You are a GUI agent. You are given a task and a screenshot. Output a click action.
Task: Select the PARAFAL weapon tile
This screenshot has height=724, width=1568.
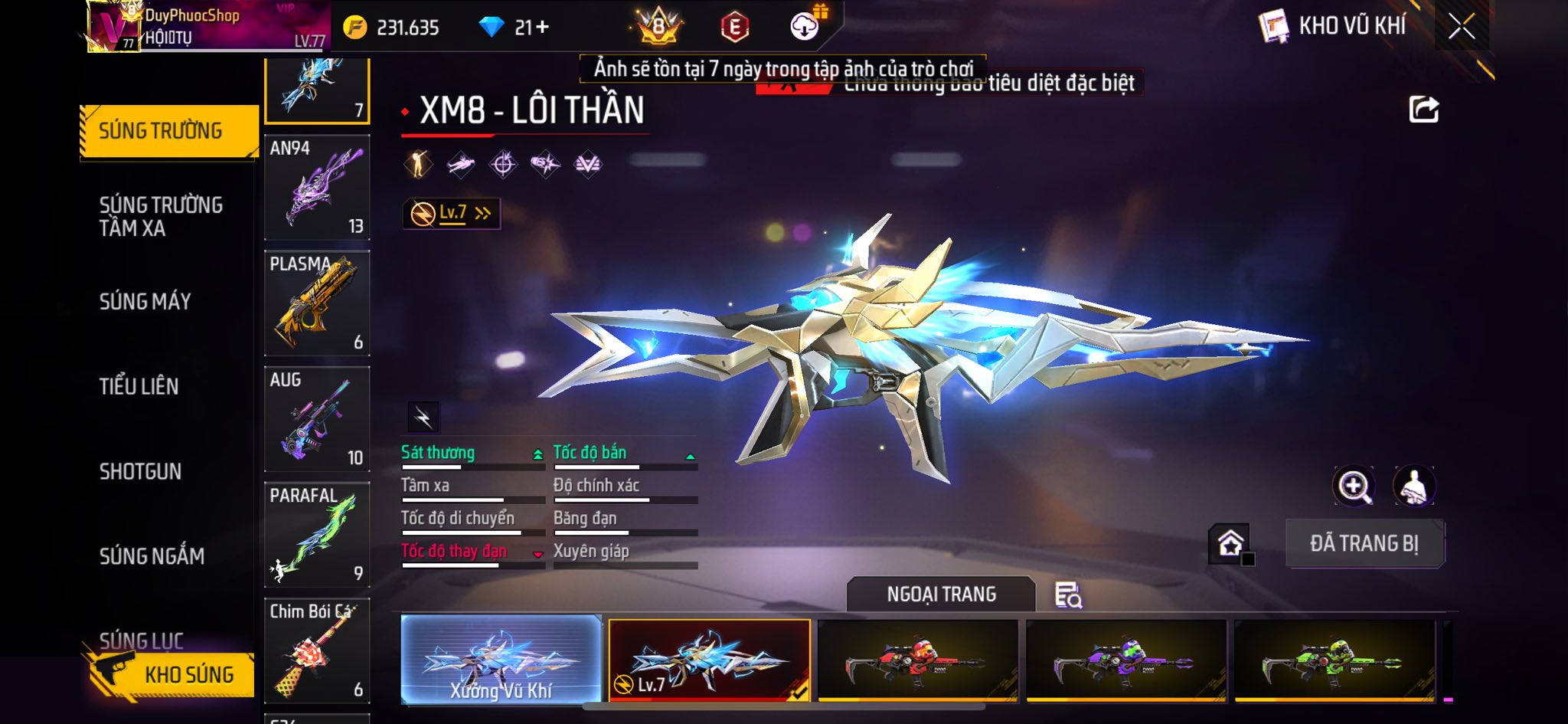[317, 535]
